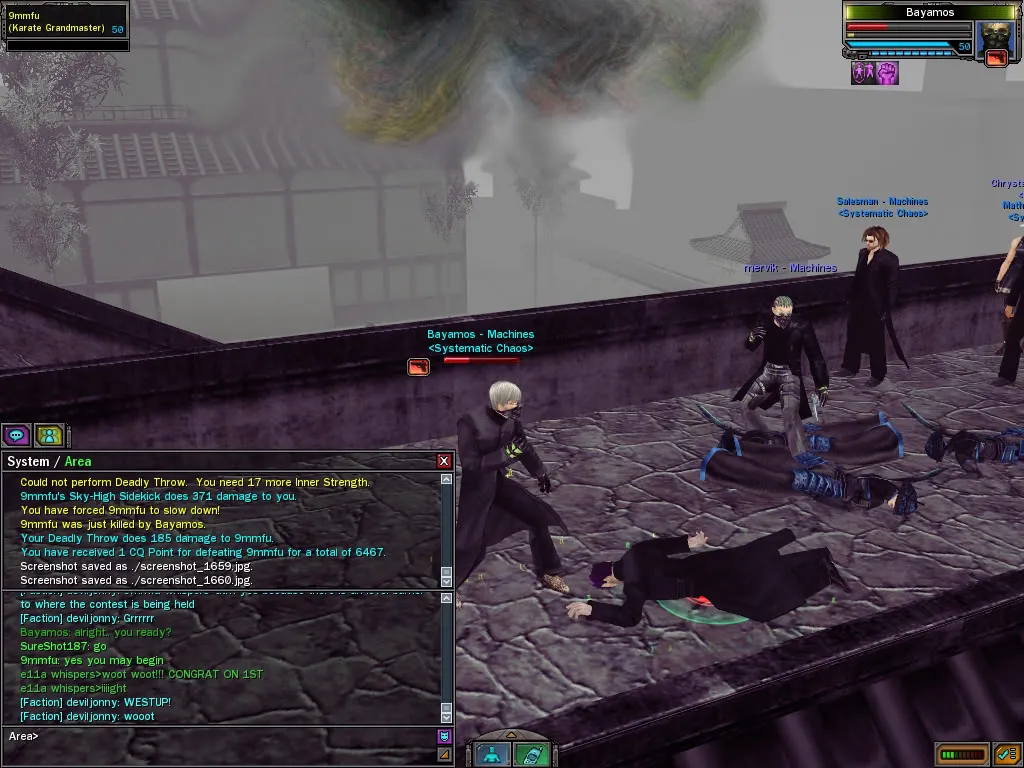
Task: Click the area chat scroll-down arrow
Action: (446, 717)
